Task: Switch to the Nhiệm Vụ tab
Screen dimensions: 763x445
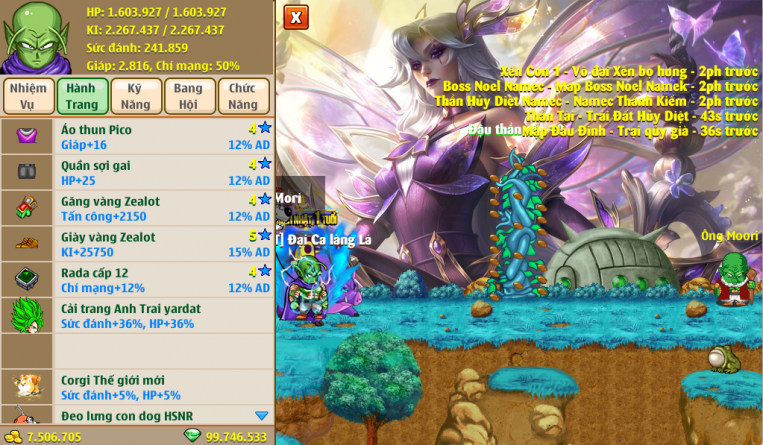Action: [x=28, y=95]
